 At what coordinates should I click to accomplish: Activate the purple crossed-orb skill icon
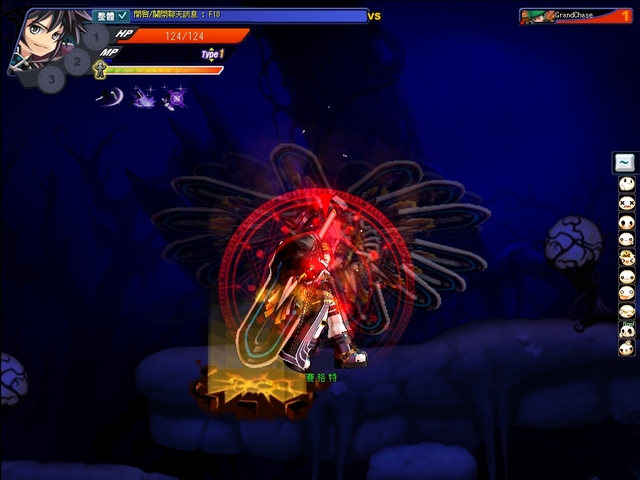[x=175, y=97]
